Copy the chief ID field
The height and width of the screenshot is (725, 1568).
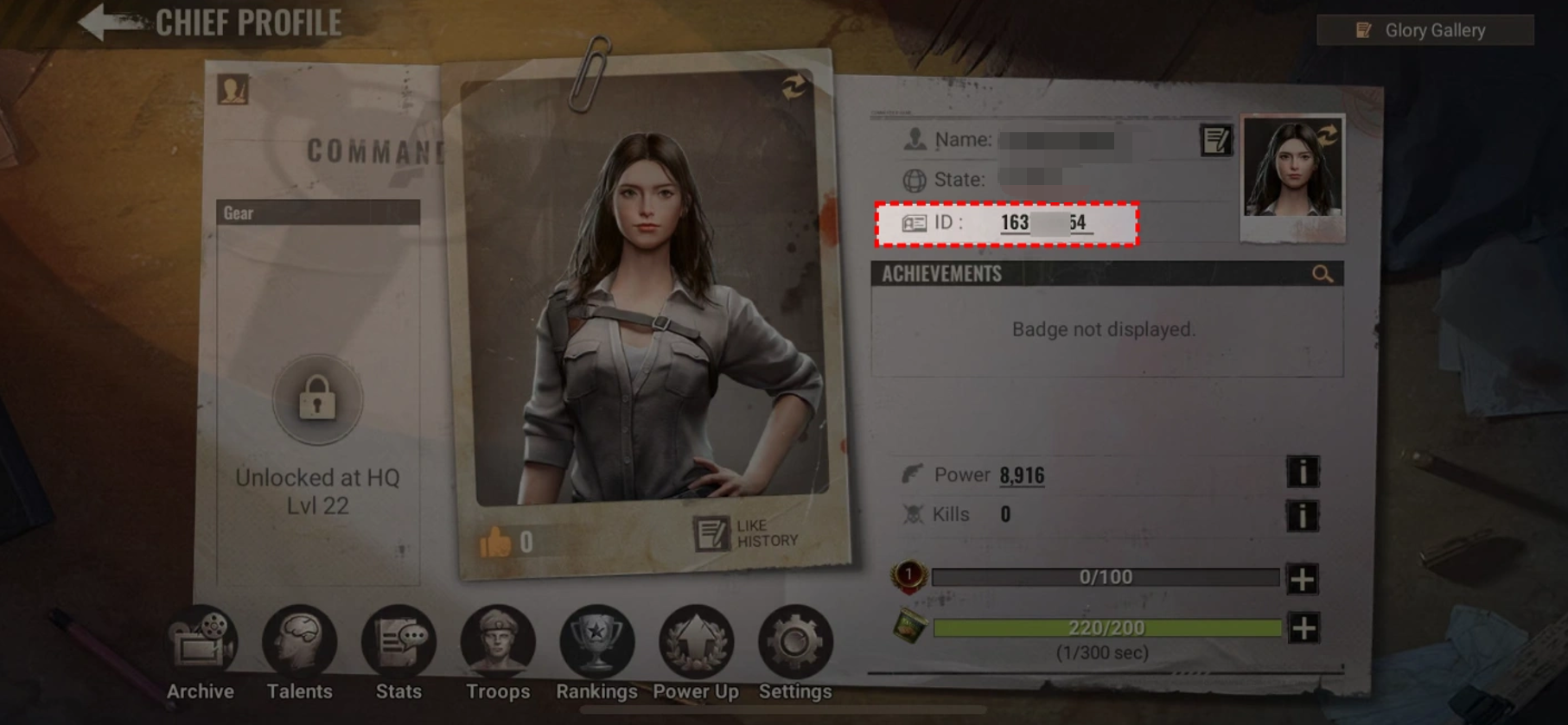point(1007,224)
